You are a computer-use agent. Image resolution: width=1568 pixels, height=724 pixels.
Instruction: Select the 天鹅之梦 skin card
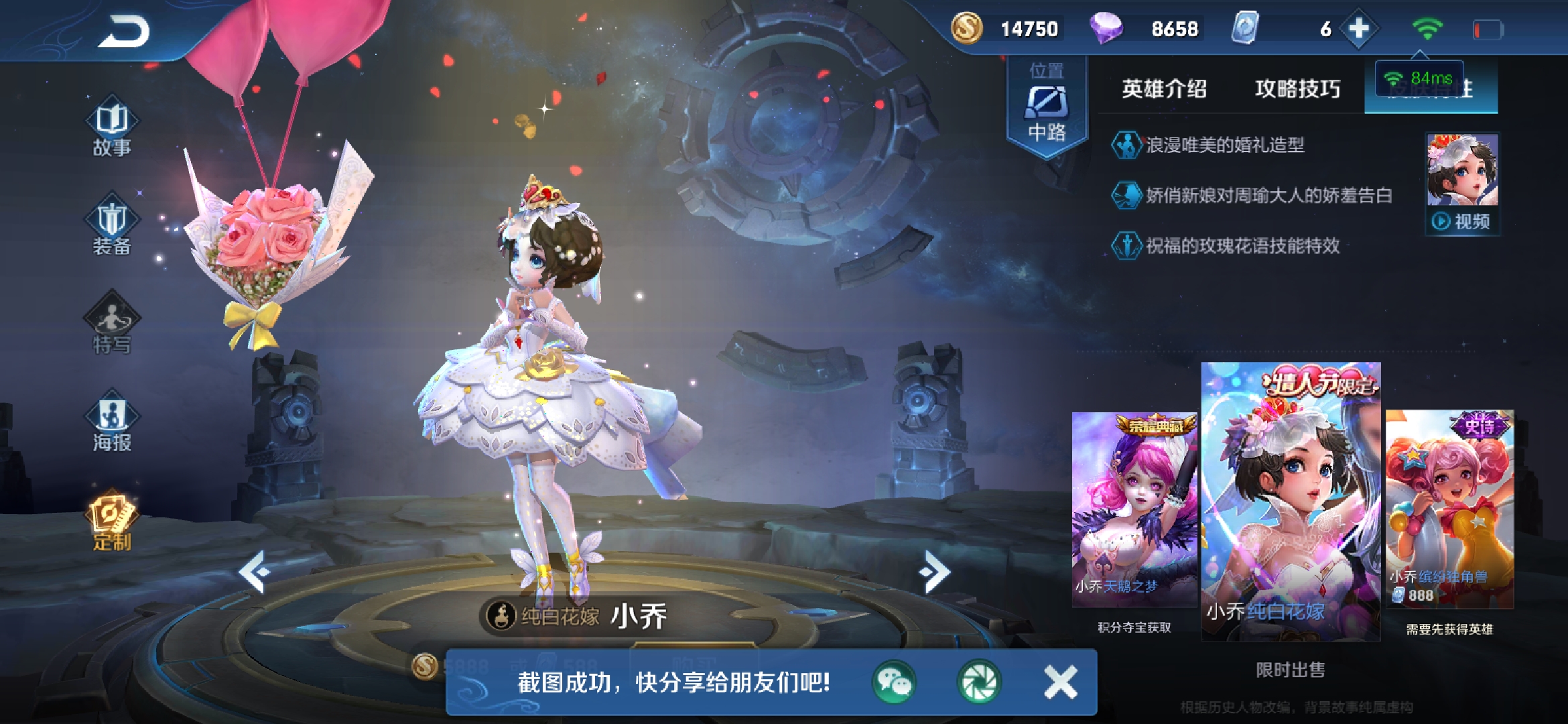[x=1134, y=509]
